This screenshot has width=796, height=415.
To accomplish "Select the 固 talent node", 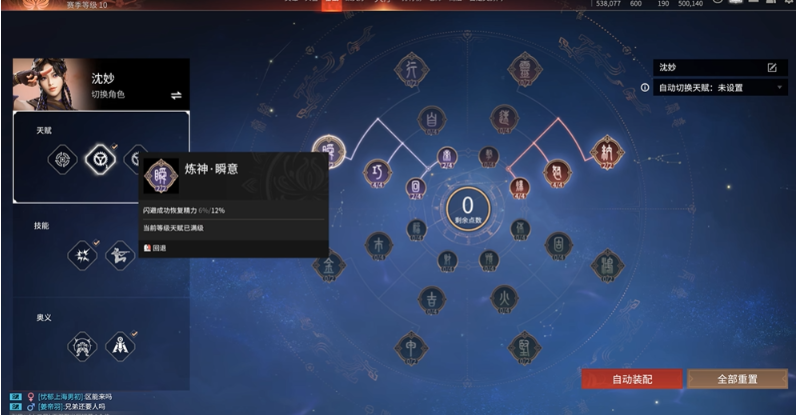I will [x=558, y=244].
